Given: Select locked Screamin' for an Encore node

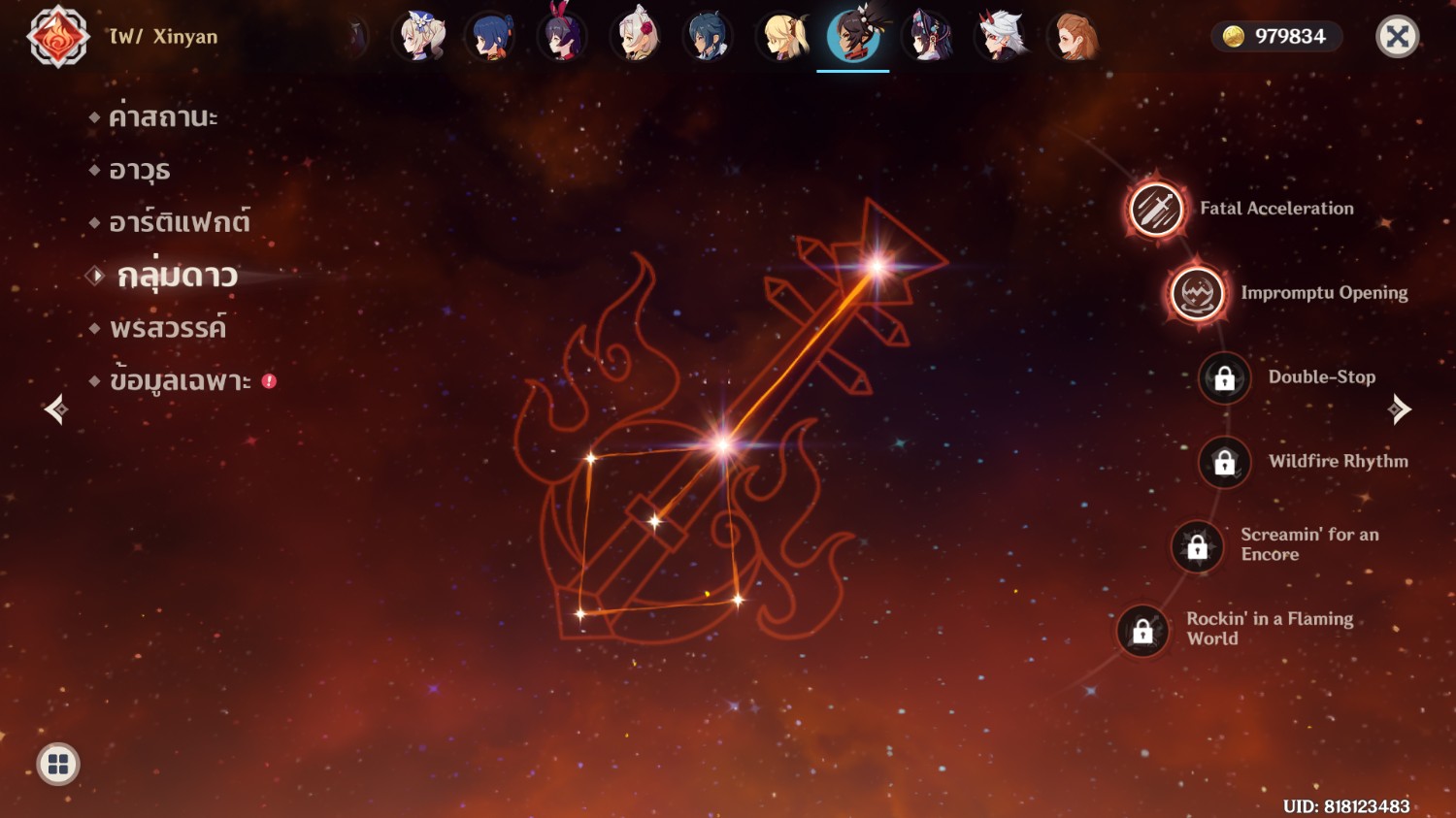Looking at the screenshot, I should click(1197, 546).
